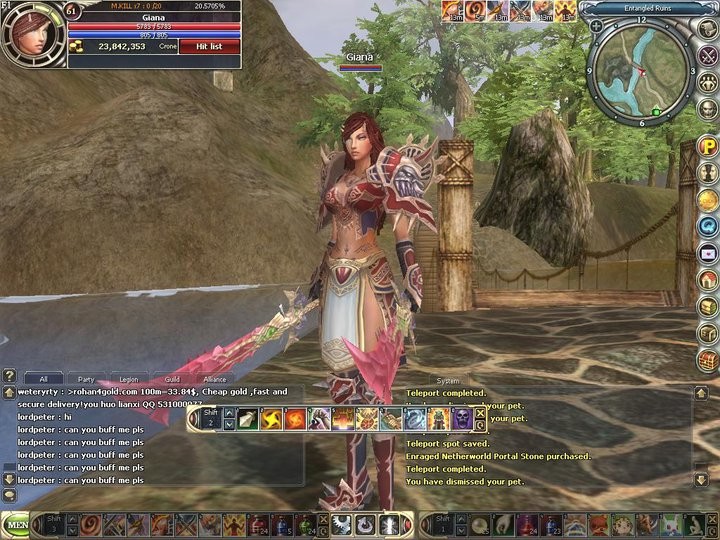Use the yellow pinwheel blade skill
This screenshot has height=540, width=720.
pos(270,419)
